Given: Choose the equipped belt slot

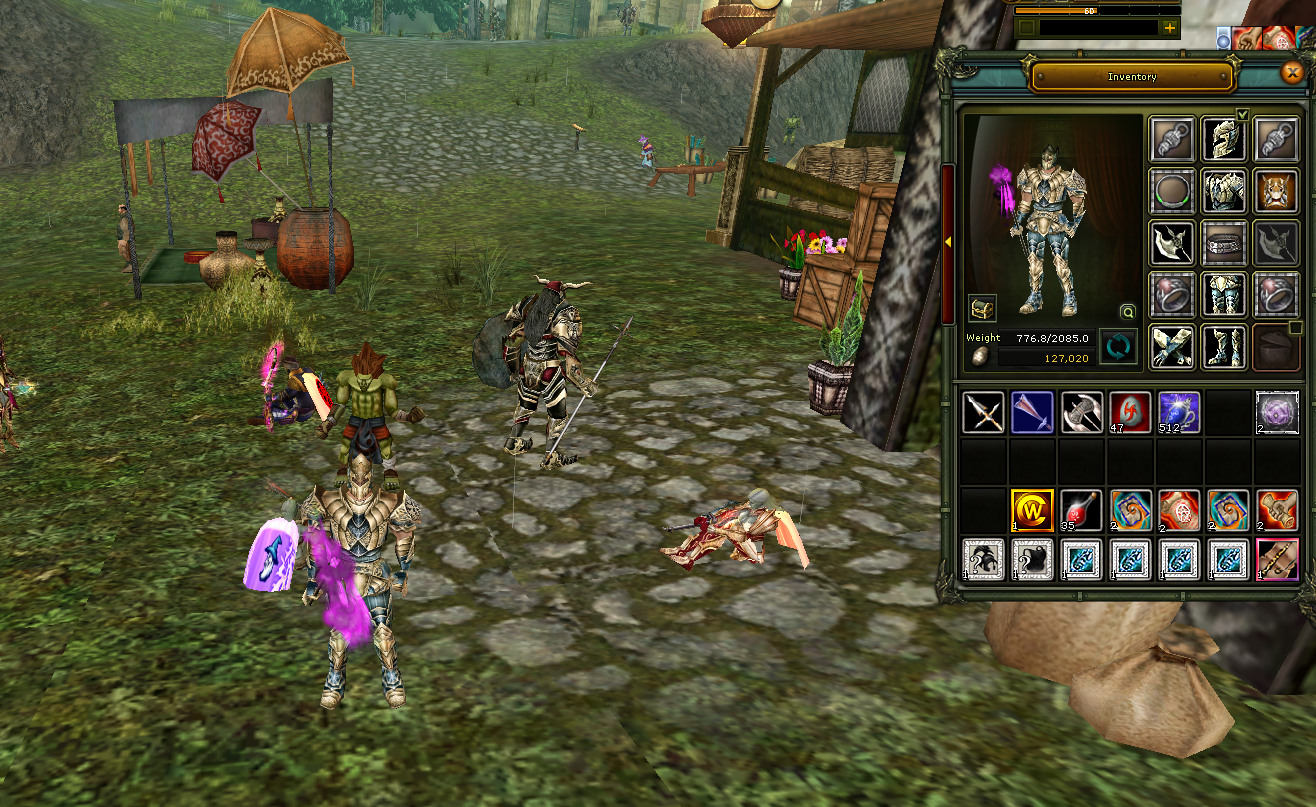Looking at the screenshot, I should point(1223,242).
